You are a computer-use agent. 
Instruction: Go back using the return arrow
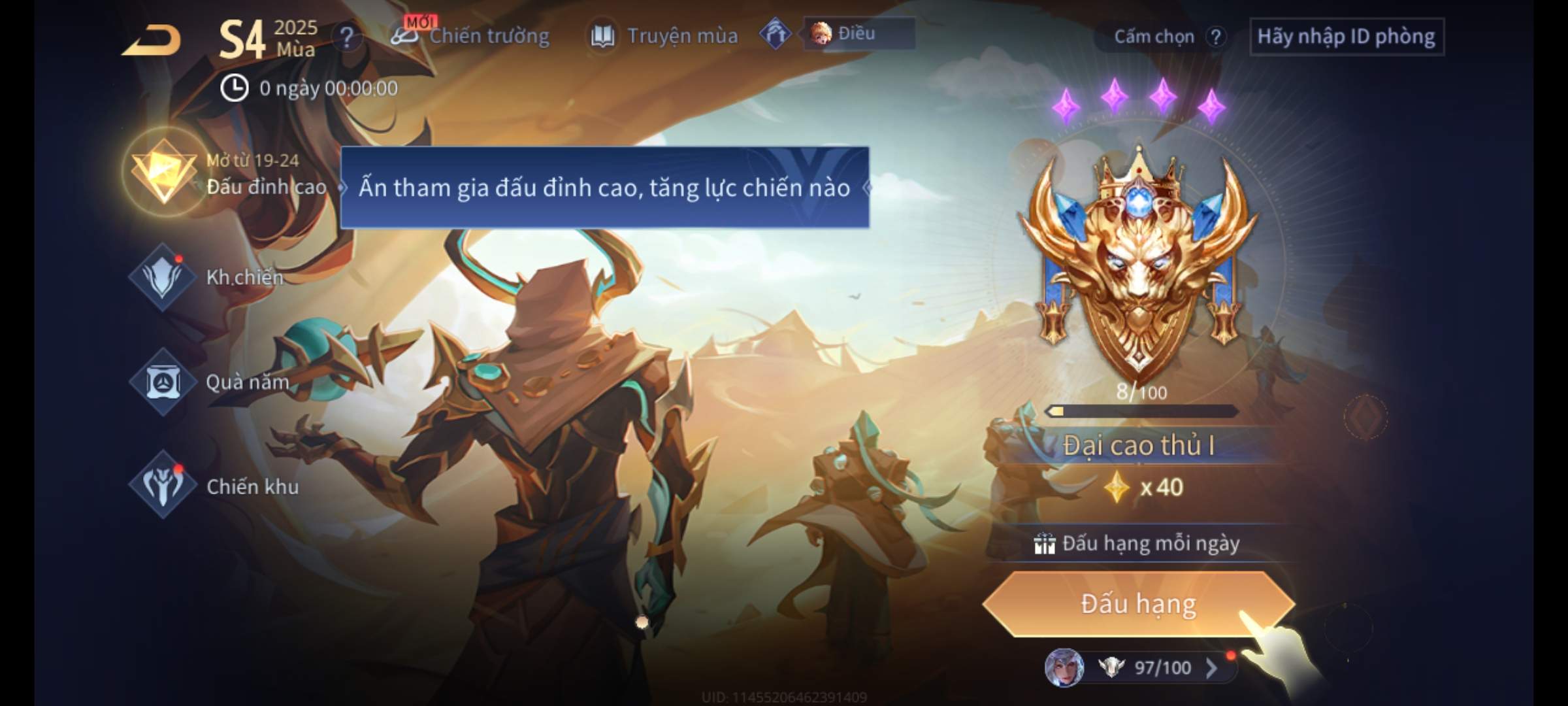coord(152,41)
